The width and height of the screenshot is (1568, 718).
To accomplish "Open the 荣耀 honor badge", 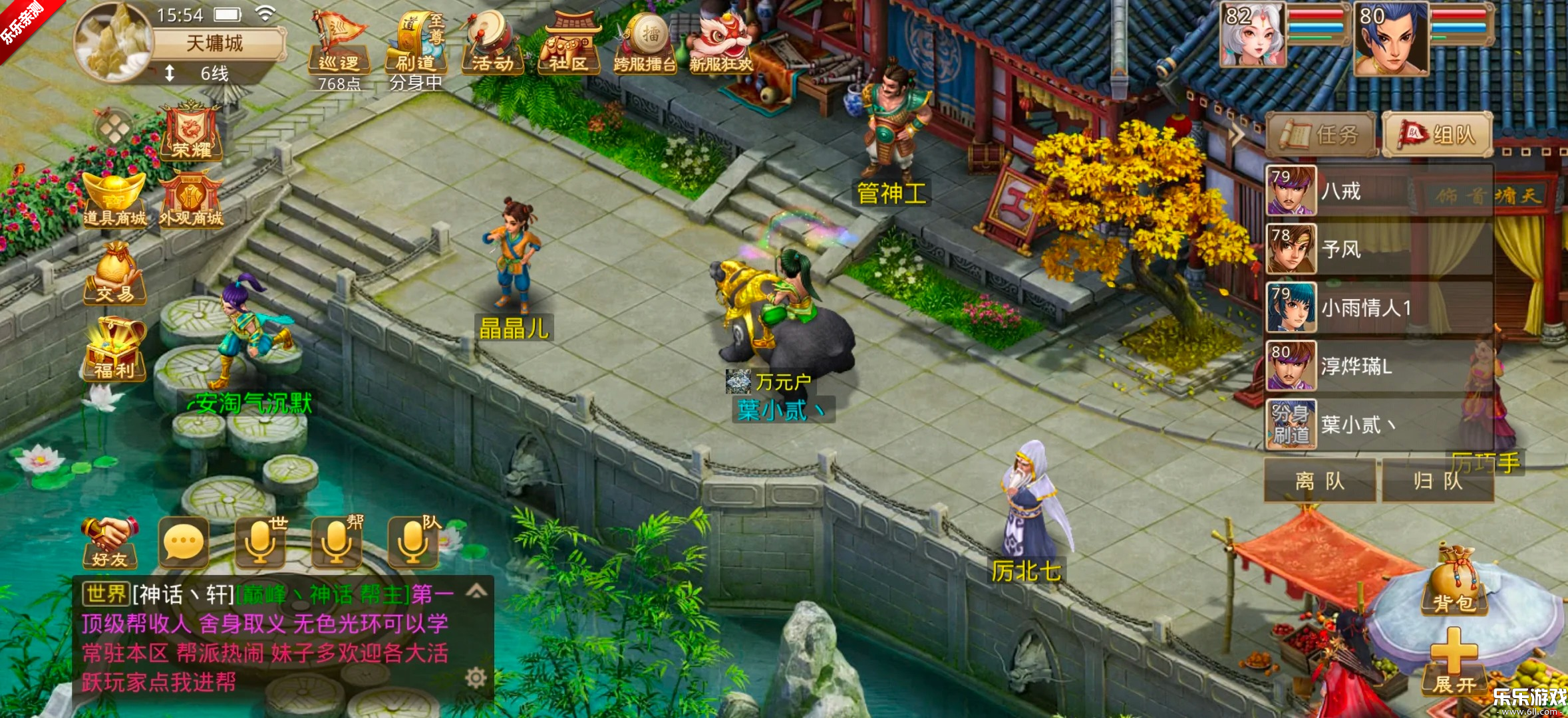I will click(191, 132).
